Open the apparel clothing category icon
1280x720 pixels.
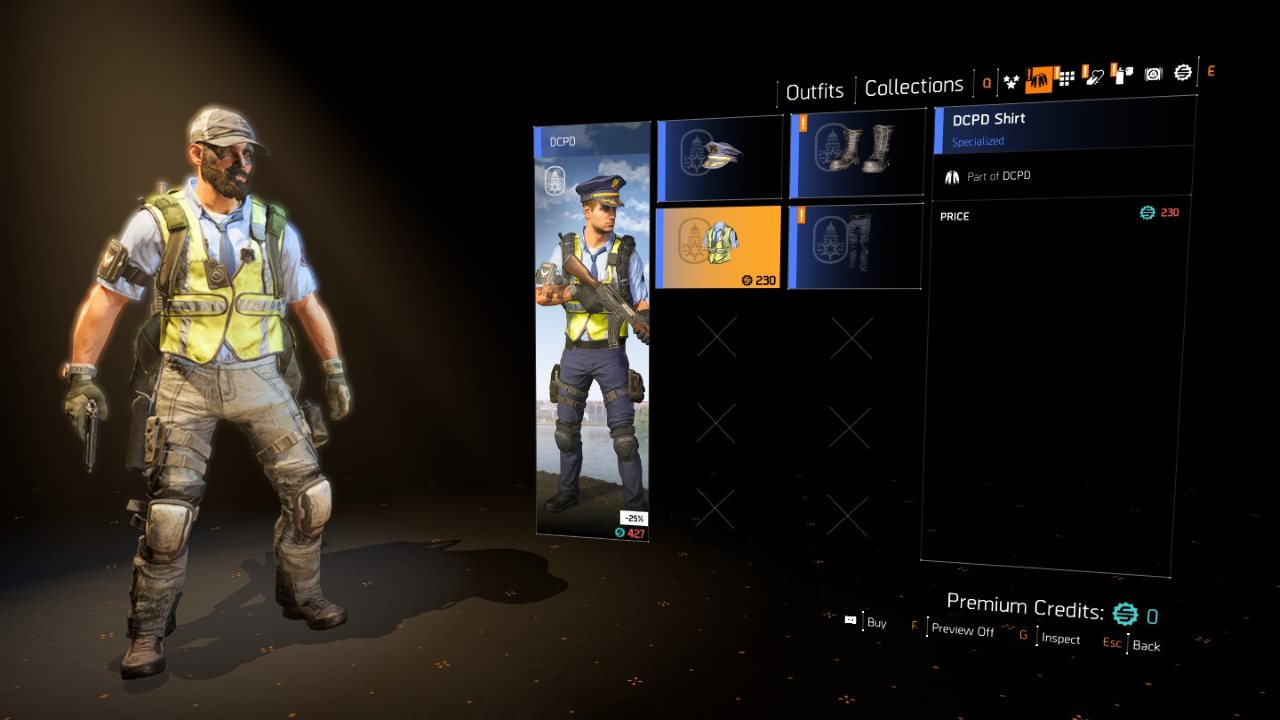1040,77
